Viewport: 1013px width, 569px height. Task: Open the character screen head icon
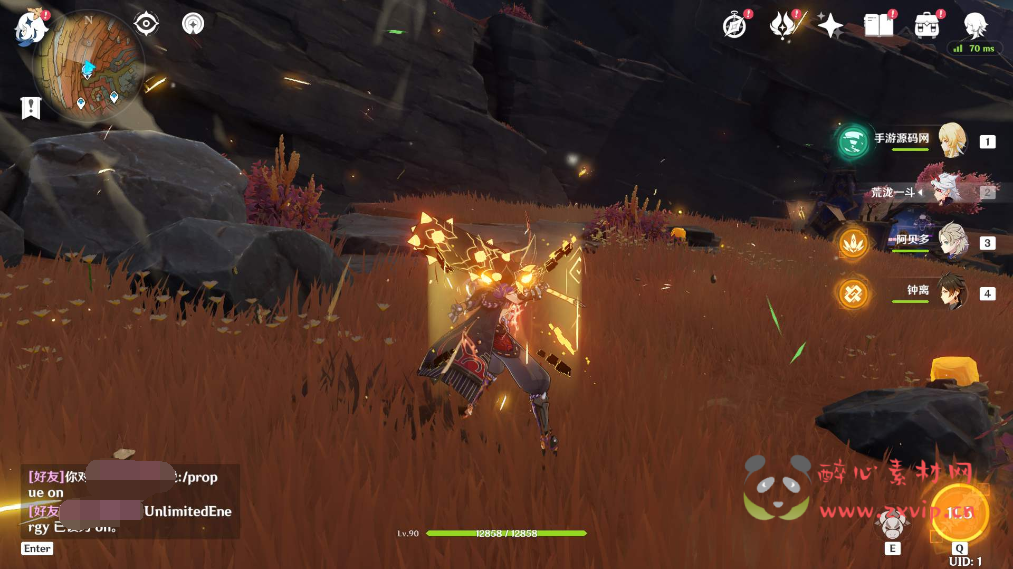[975, 25]
